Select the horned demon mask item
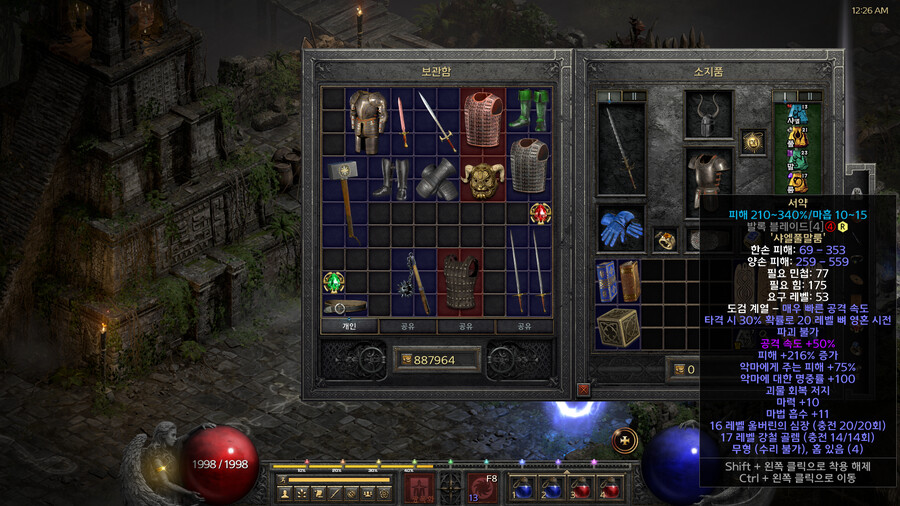This screenshot has height=506, width=900. point(482,179)
